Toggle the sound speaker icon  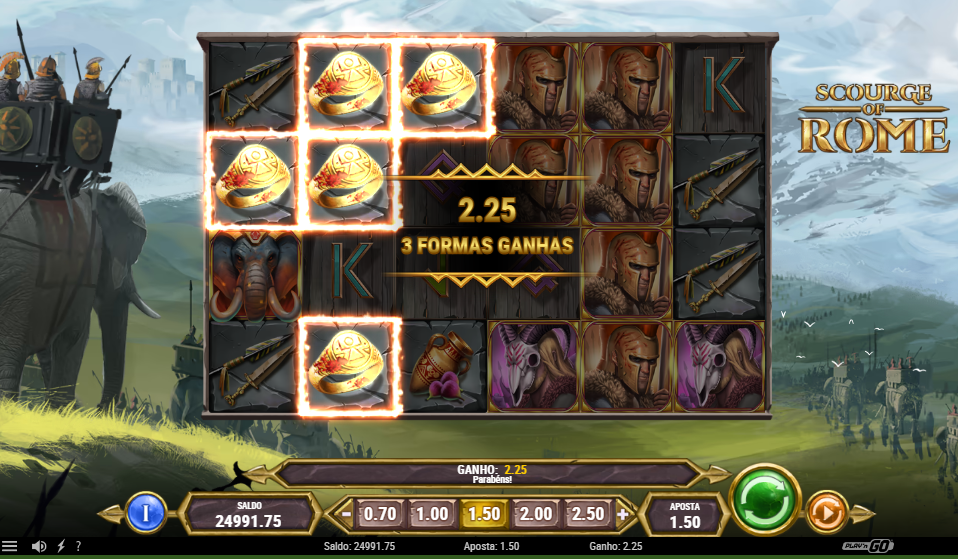[x=38, y=546]
